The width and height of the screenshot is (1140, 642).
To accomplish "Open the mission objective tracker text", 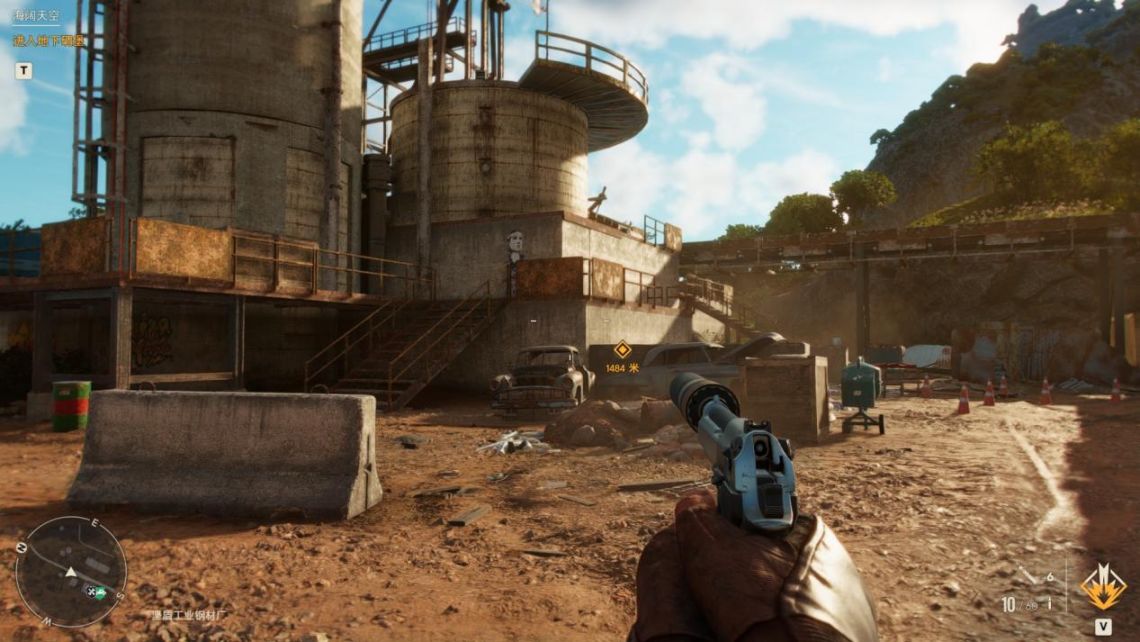I will click(49, 41).
